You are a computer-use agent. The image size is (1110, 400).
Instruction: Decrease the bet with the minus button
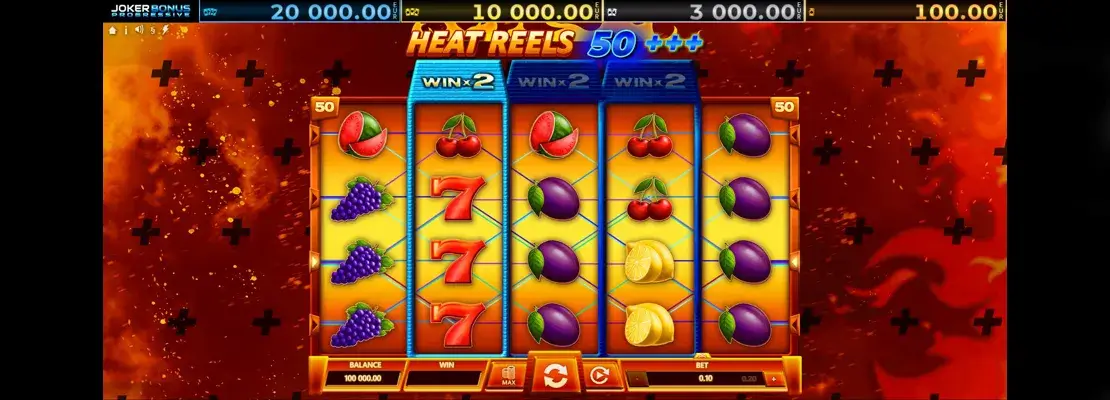[632, 380]
